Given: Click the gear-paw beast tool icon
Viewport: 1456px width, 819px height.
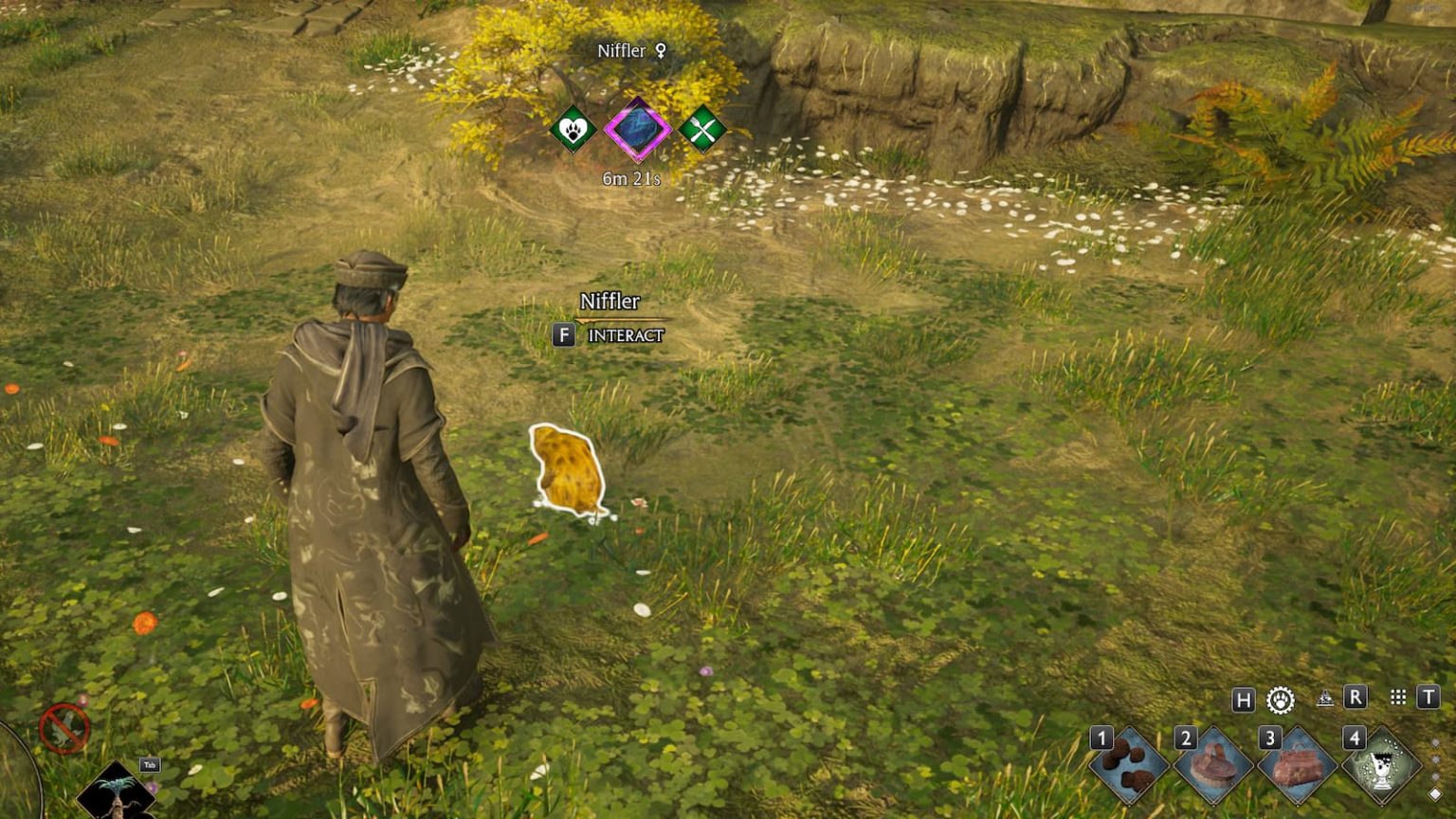Looking at the screenshot, I should 1282,699.
